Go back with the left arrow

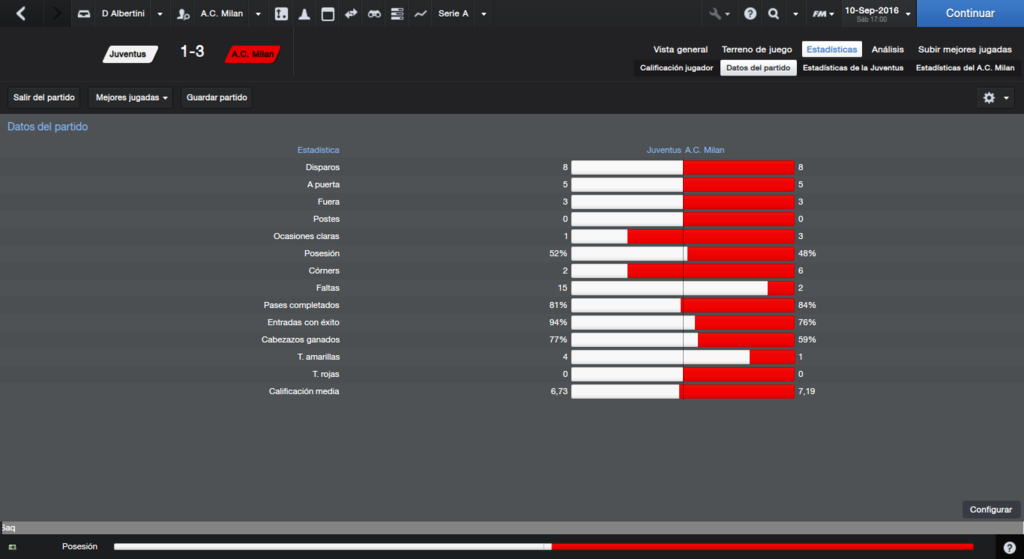point(21,14)
